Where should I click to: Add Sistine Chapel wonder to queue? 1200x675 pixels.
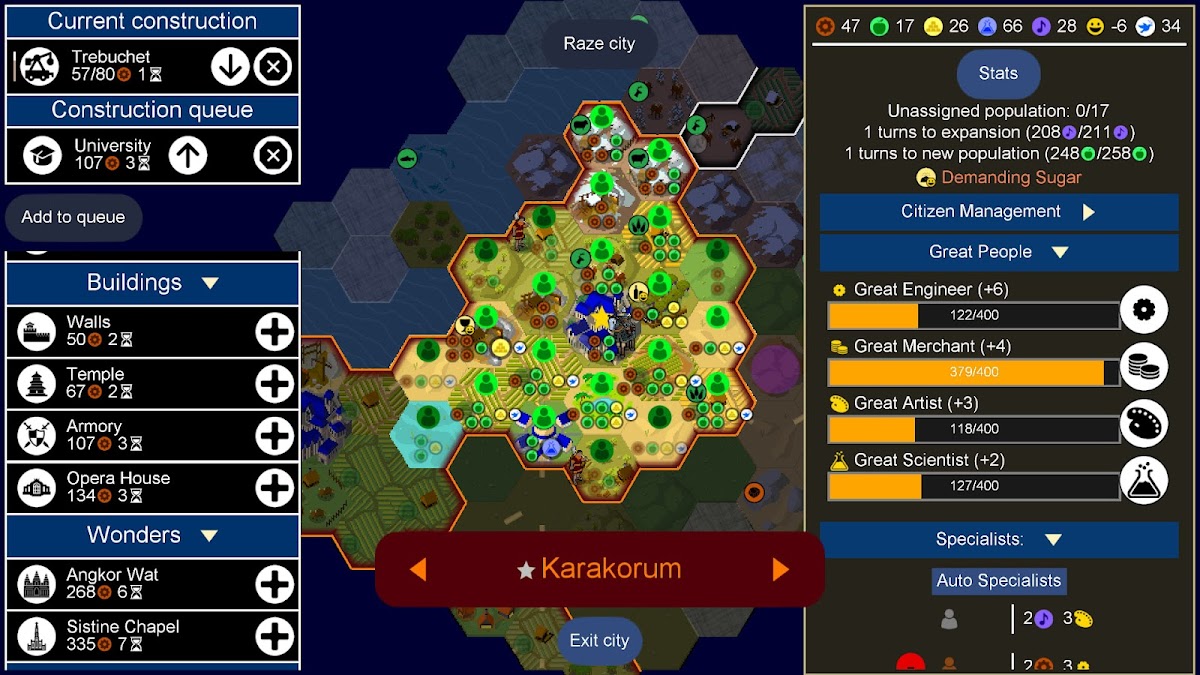[274, 636]
